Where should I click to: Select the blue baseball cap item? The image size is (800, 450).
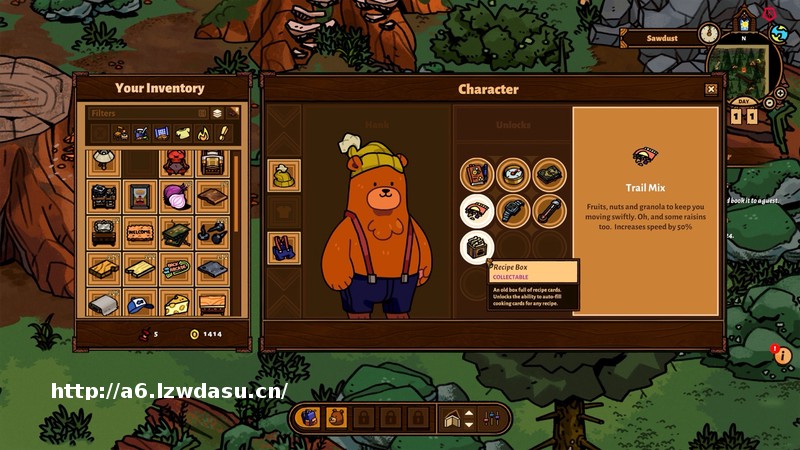click(x=140, y=303)
